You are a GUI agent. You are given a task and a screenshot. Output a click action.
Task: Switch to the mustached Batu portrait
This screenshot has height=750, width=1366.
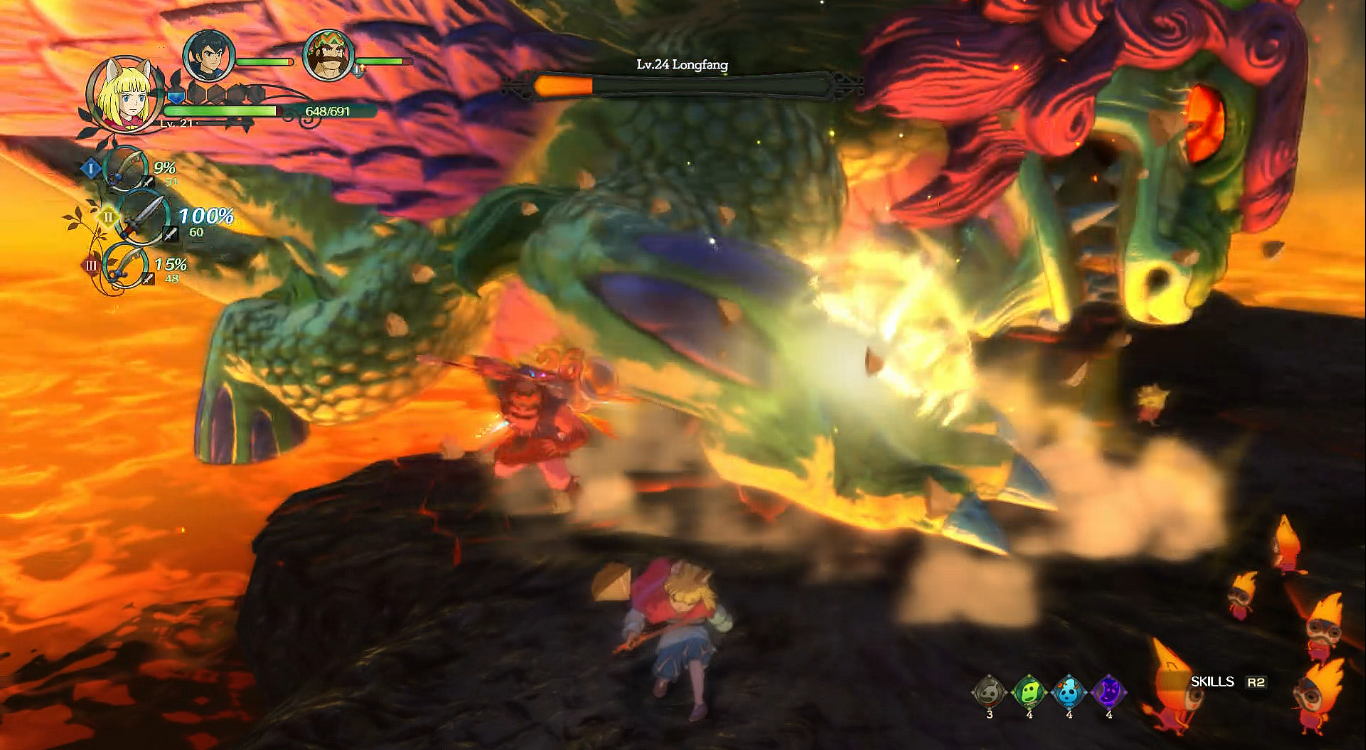[x=328, y=56]
